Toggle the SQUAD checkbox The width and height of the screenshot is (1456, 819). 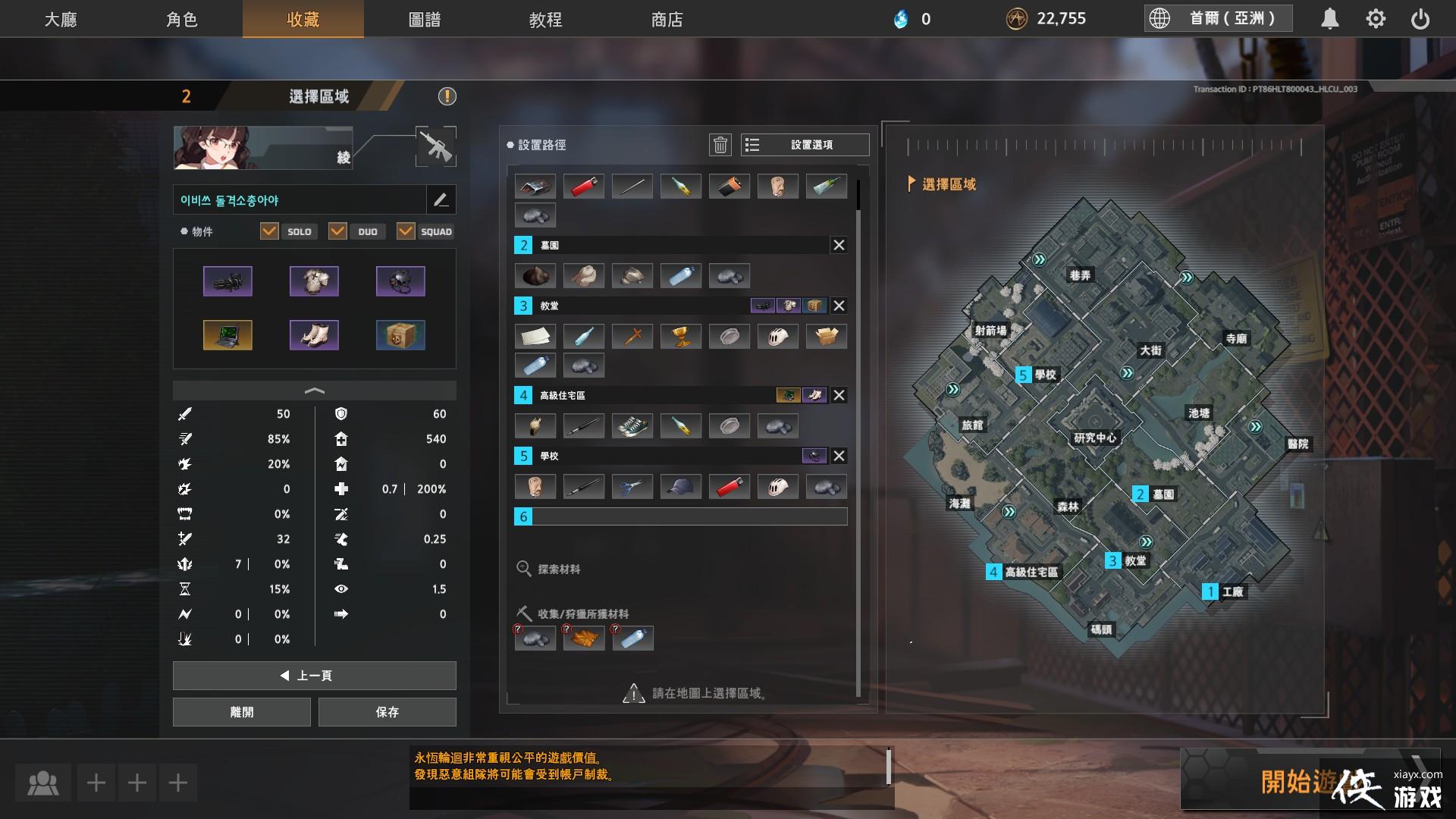pos(406,231)
